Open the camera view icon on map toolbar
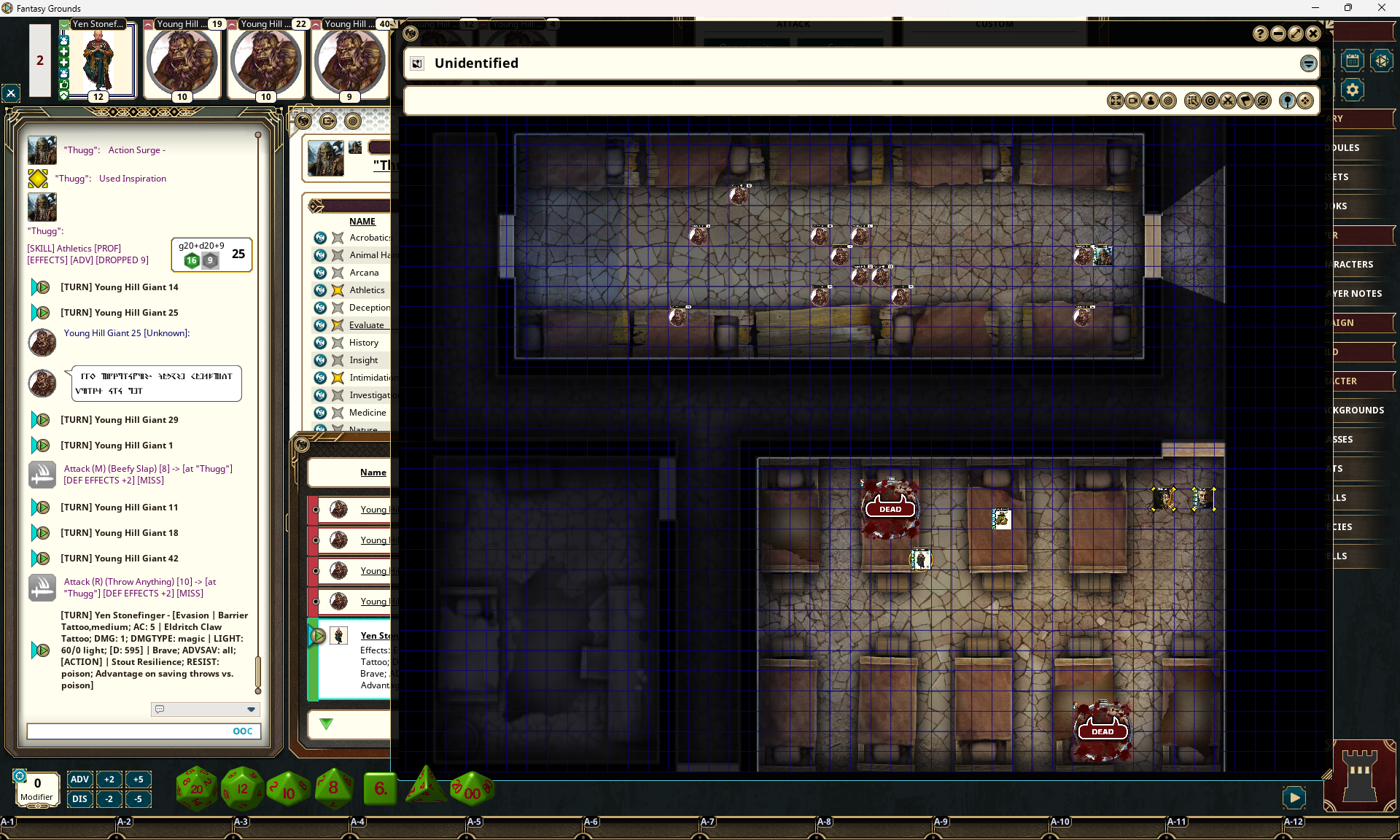 click(1132, 101)
